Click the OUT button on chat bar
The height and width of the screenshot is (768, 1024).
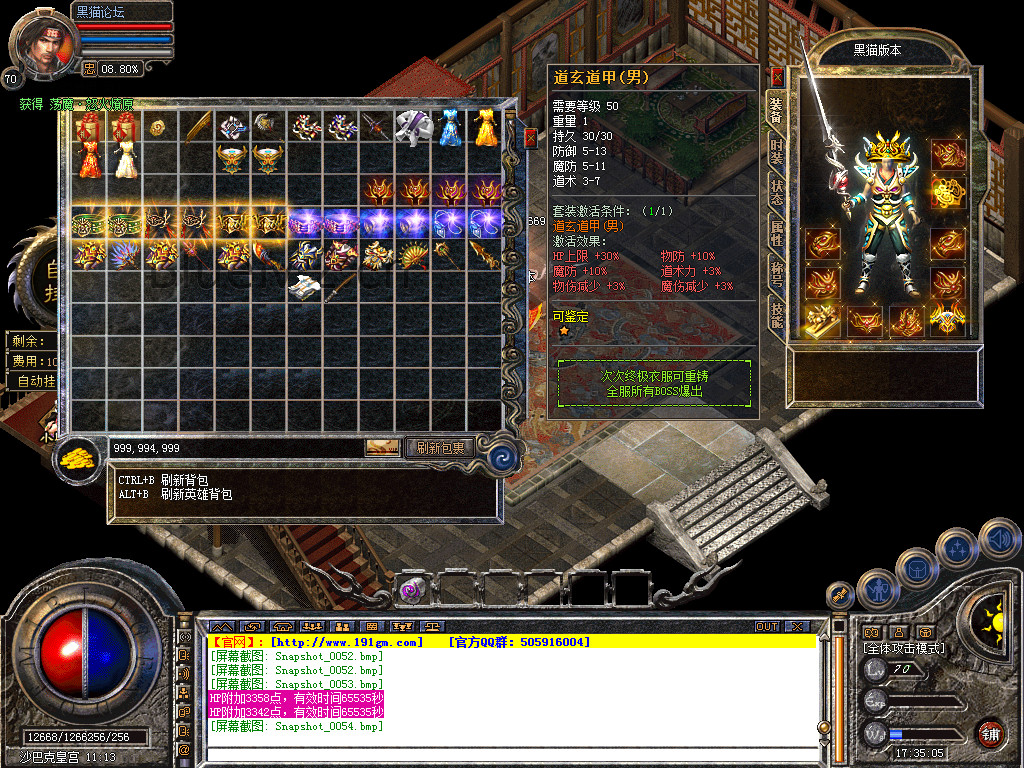pyautogui.click(x=767, y=626)
